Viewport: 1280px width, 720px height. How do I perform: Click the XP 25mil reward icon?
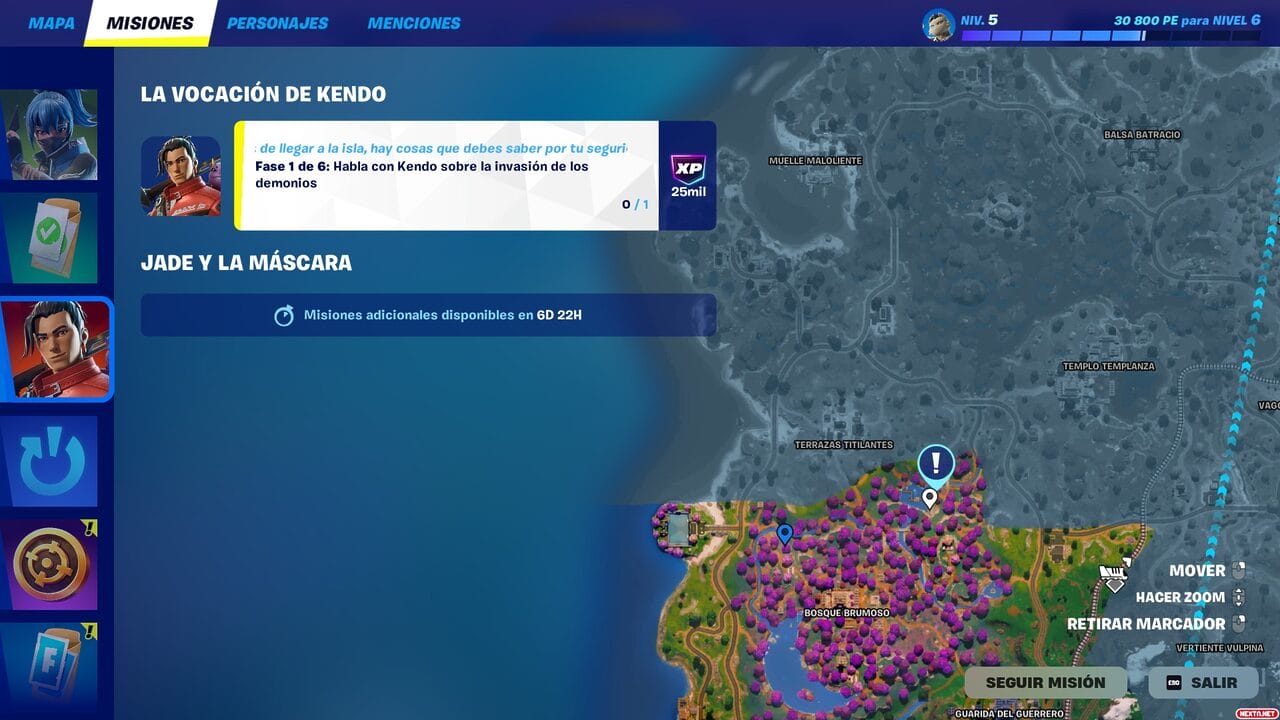tap(687, 175)
